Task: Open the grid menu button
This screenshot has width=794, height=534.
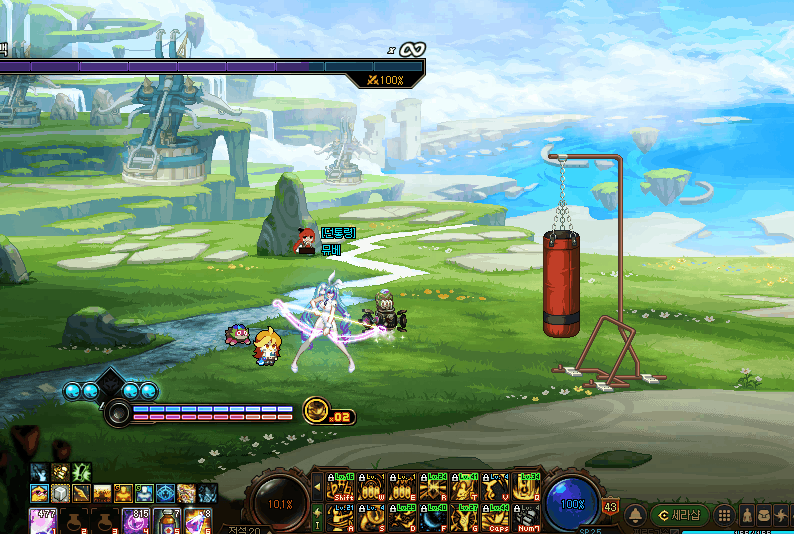Action: 726,515
